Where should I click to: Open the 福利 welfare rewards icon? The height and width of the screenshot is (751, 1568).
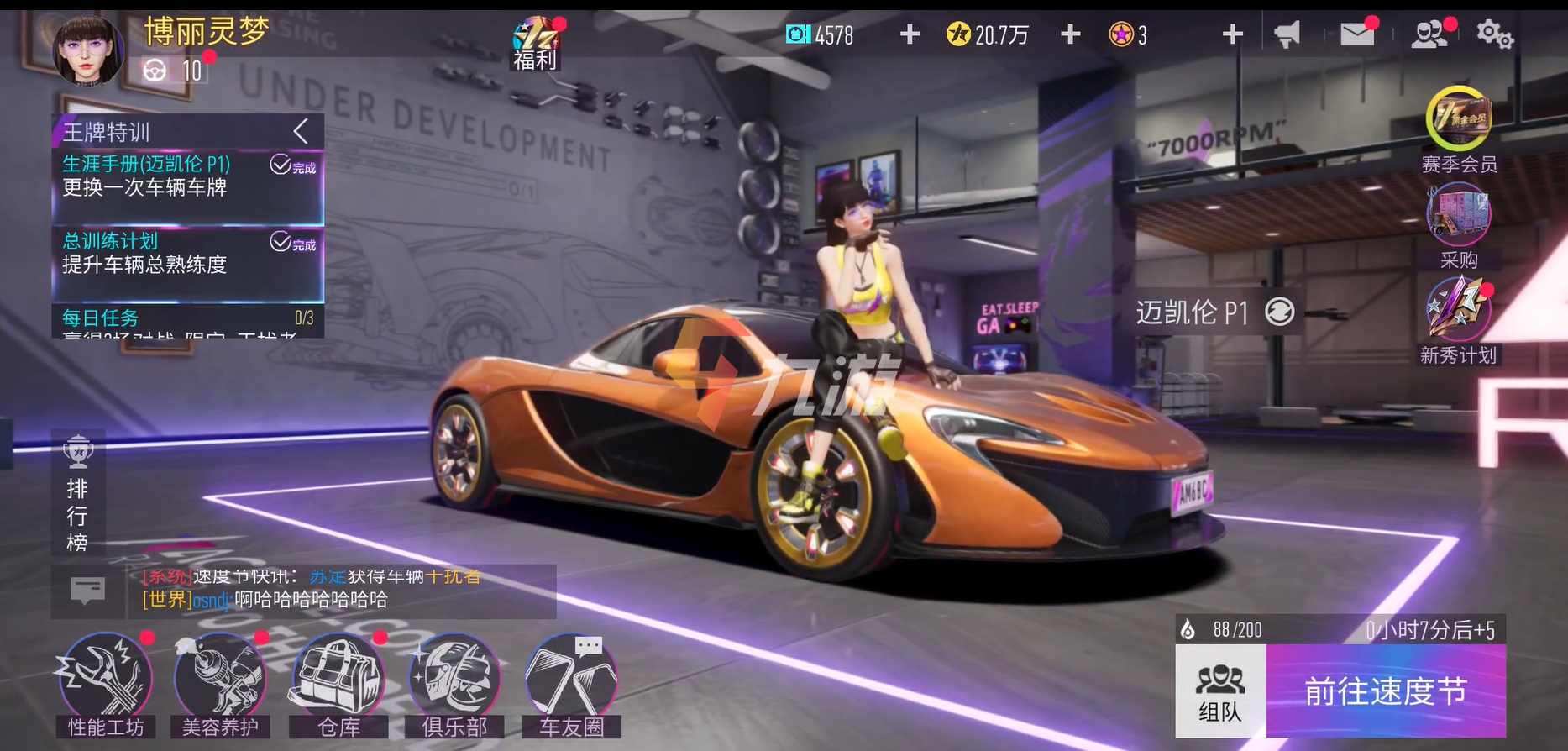536,44
